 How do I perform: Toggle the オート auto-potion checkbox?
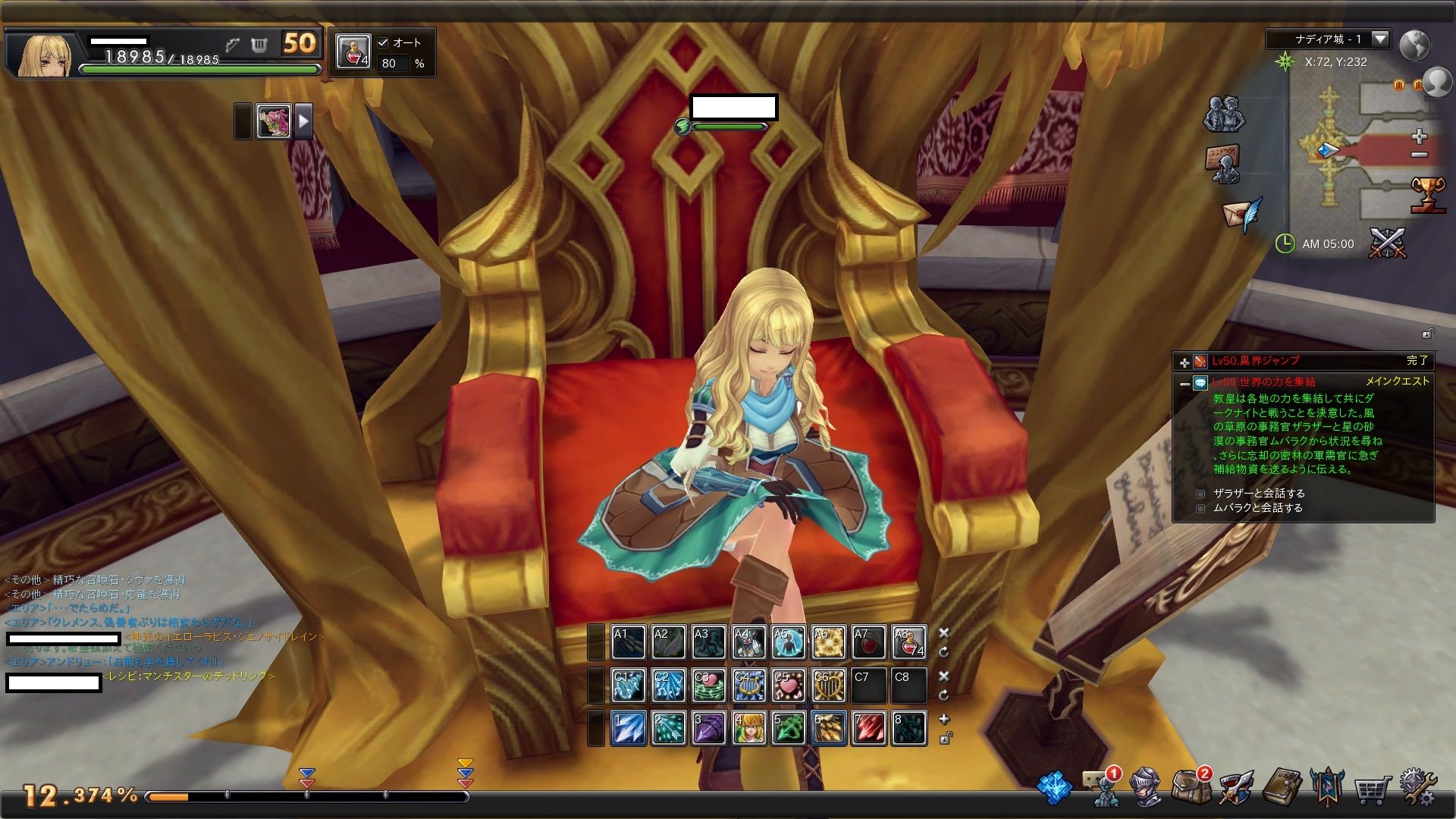tap(383, 43)
